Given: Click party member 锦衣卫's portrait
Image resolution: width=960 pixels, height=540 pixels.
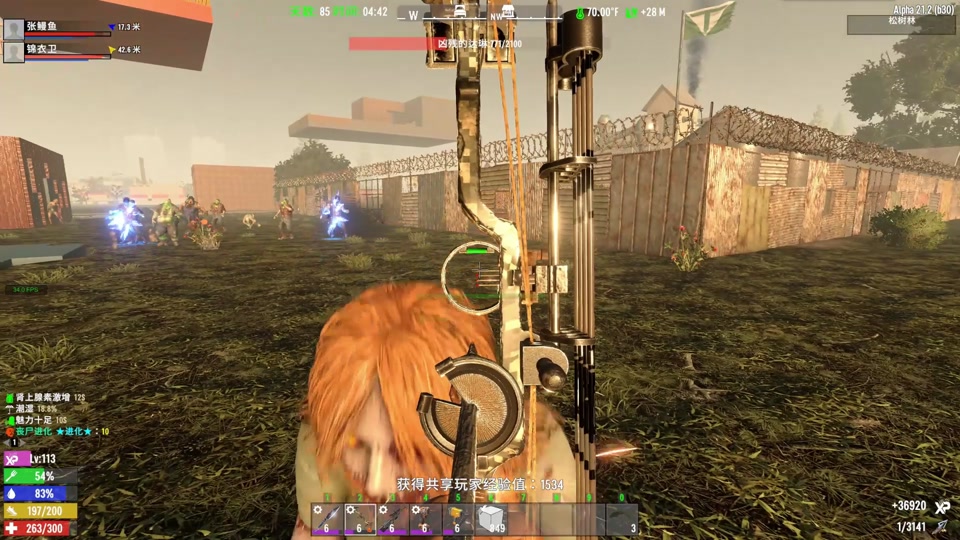Looking at the screenshot, I should click(x=14, y=51).
